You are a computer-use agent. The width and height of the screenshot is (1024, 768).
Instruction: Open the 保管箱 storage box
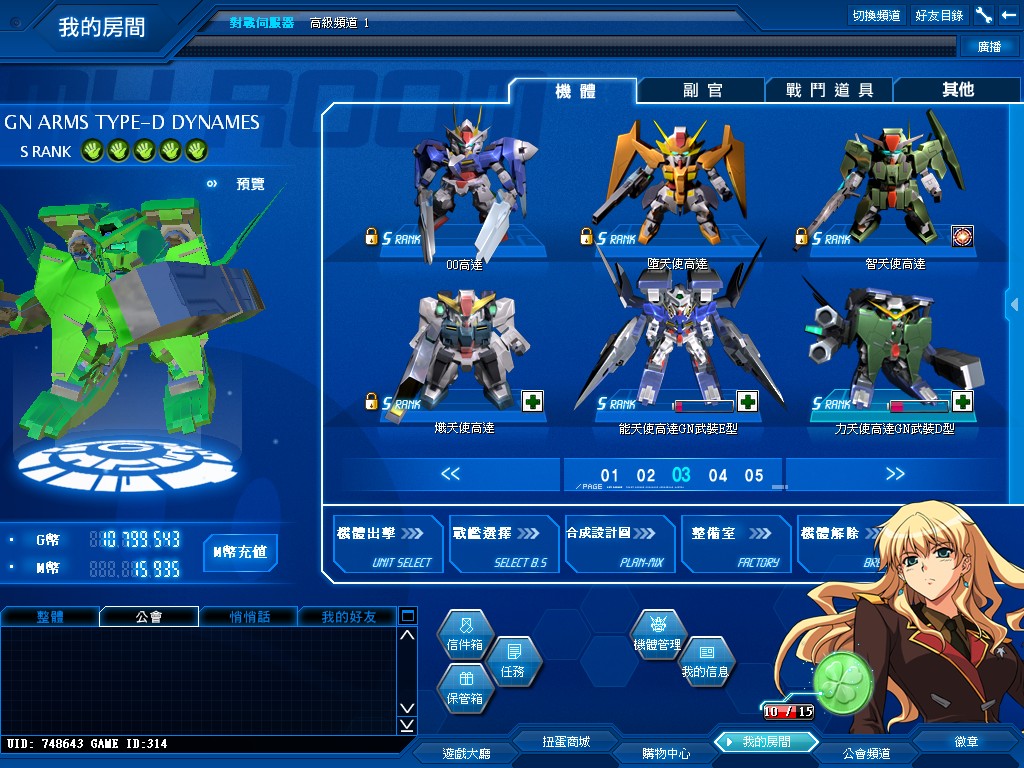pyautogui.click(x=464, y=692)
